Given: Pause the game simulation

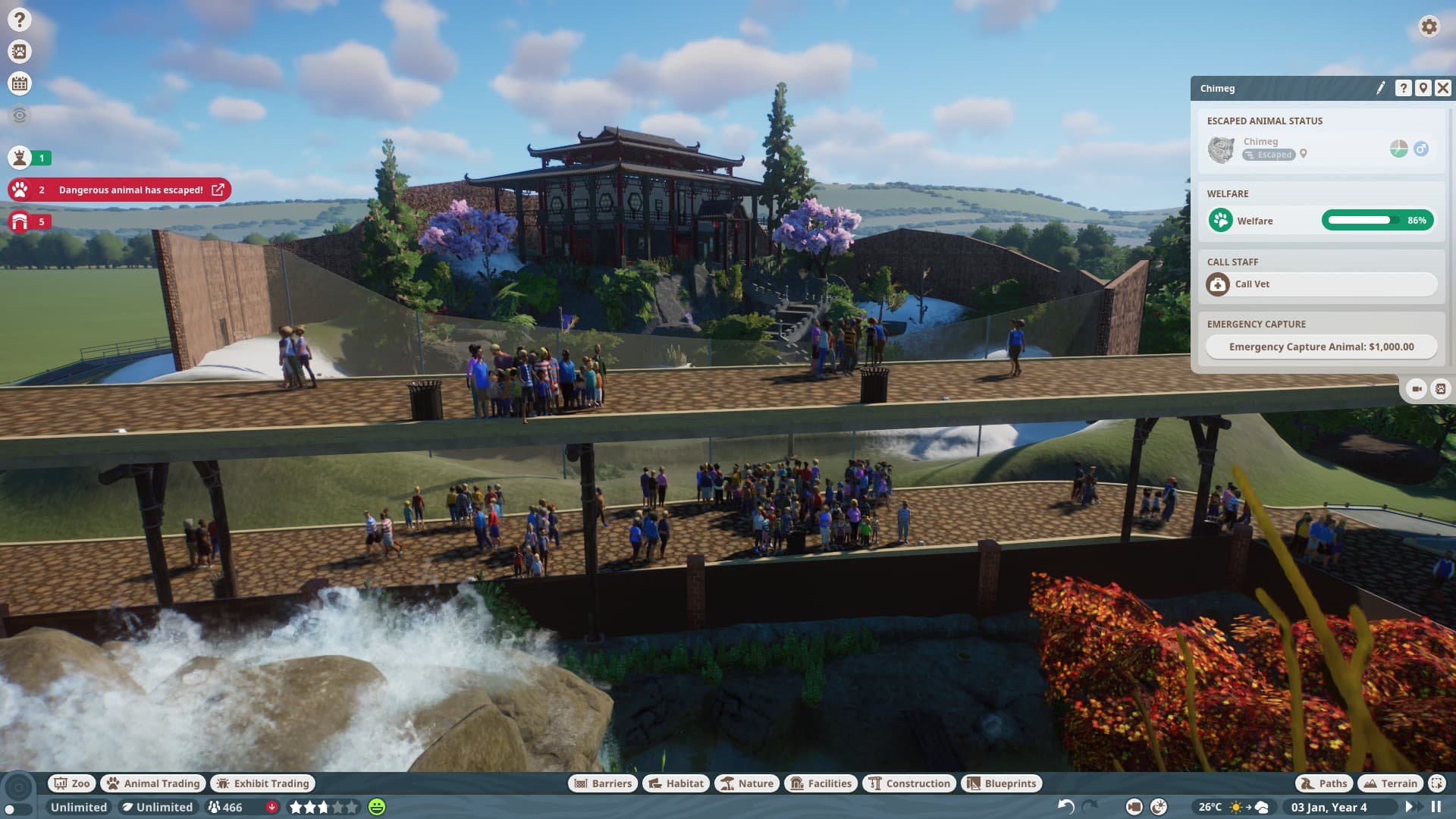Looking at the screenshot, I should tap(1436, 807).
